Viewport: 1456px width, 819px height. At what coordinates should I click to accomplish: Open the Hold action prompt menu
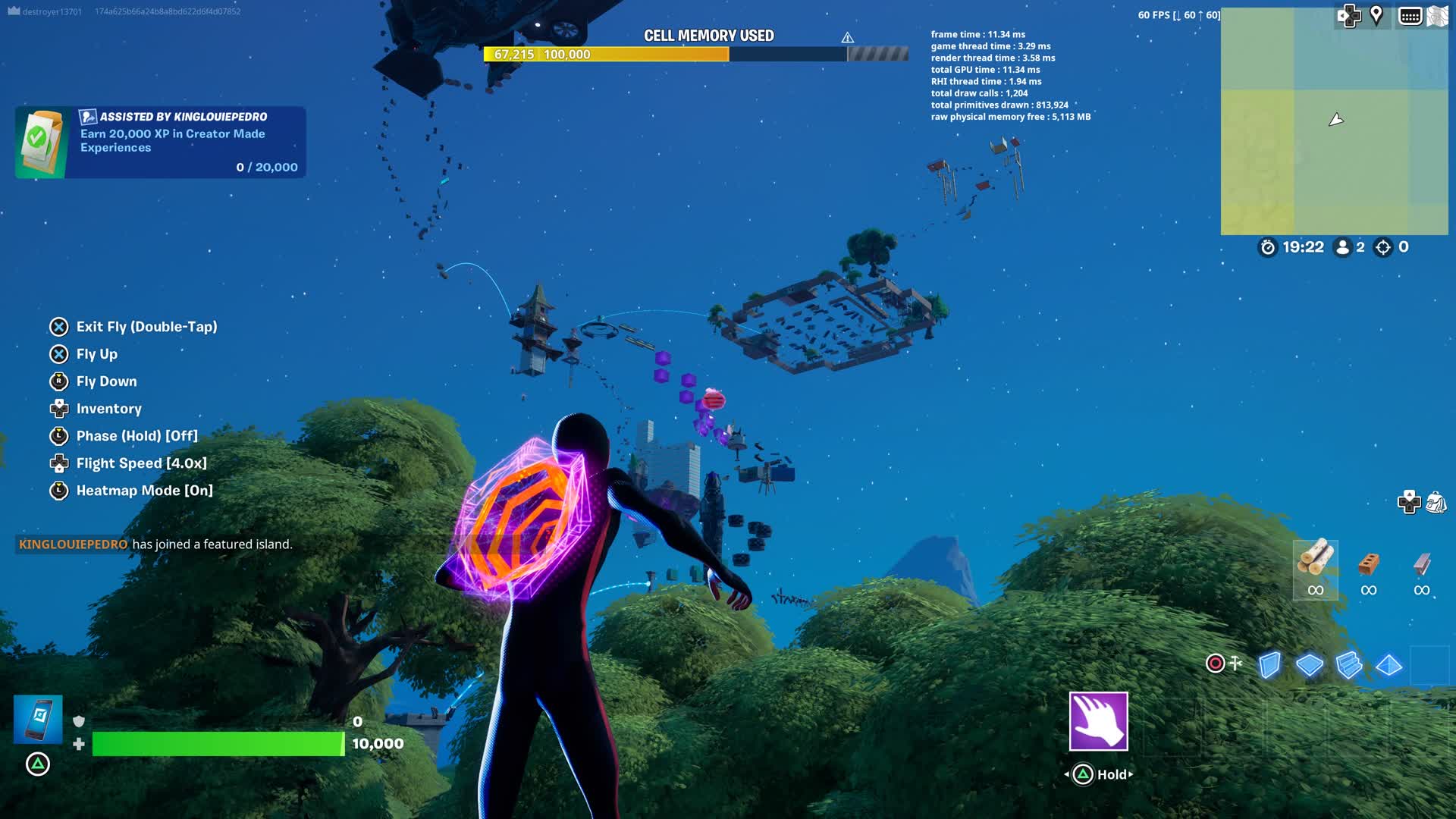tap(1098, 774)
